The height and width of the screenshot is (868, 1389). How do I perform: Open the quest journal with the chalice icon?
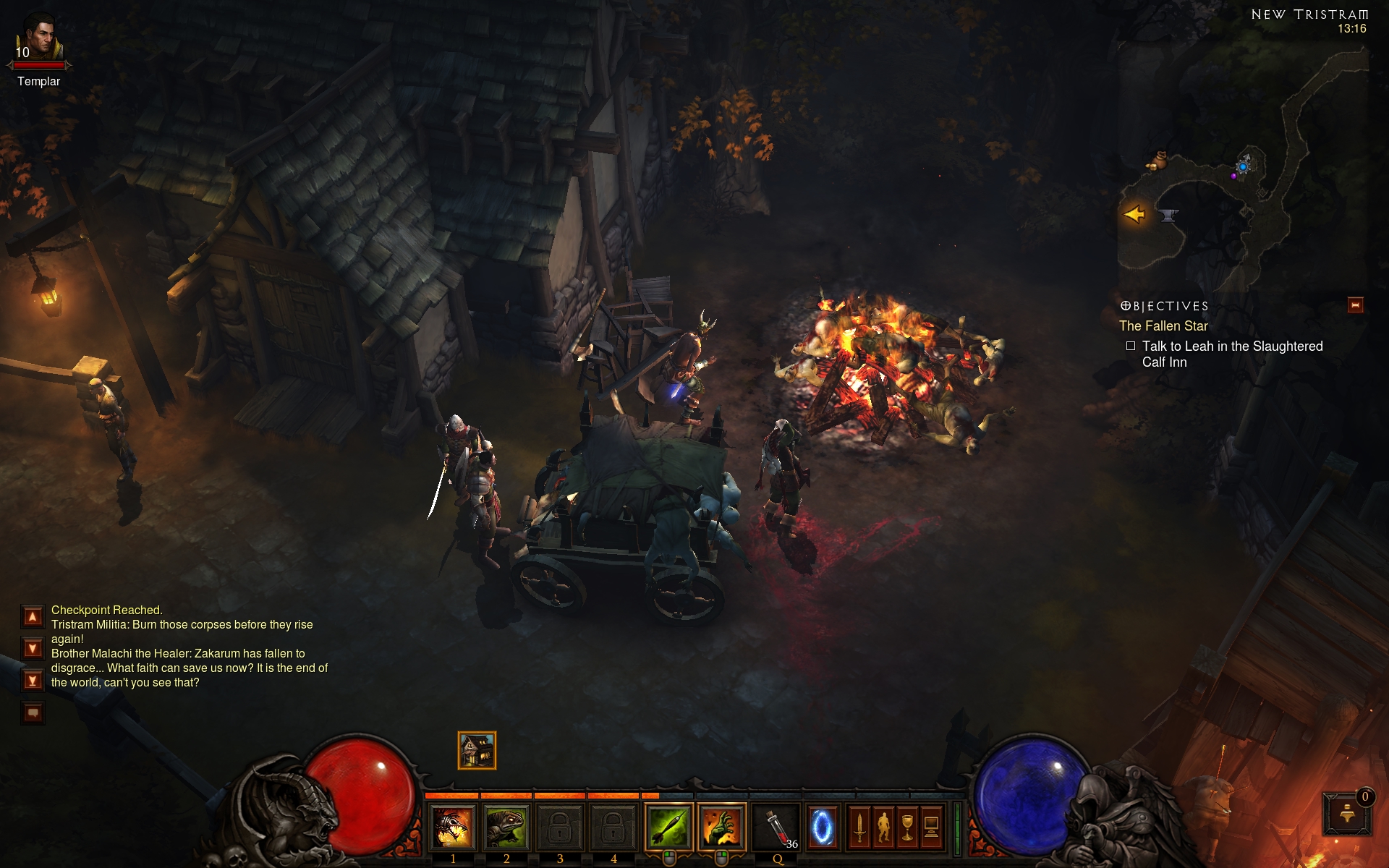click(x=907, y=827)
